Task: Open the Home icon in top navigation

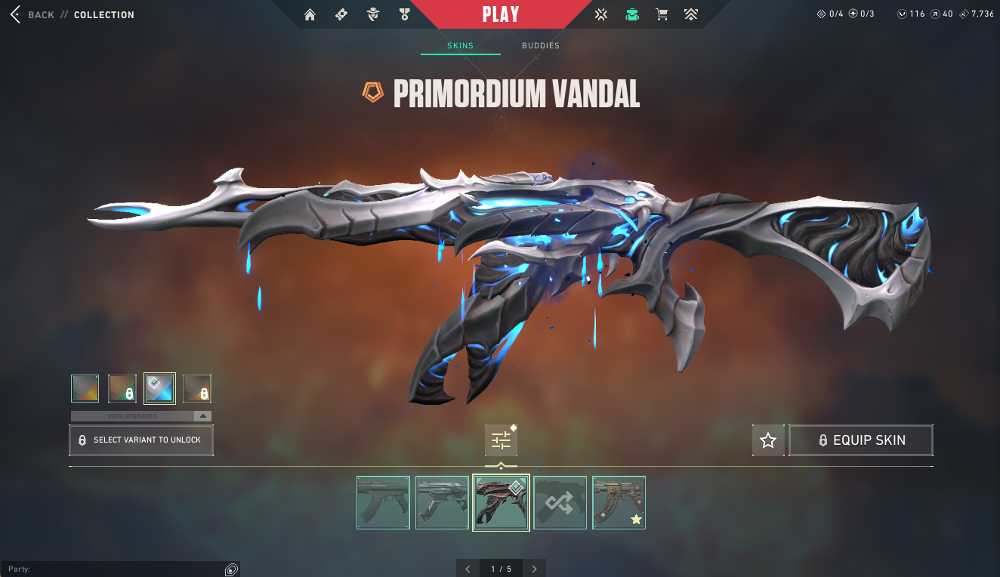Action: (x=310, y=15)
